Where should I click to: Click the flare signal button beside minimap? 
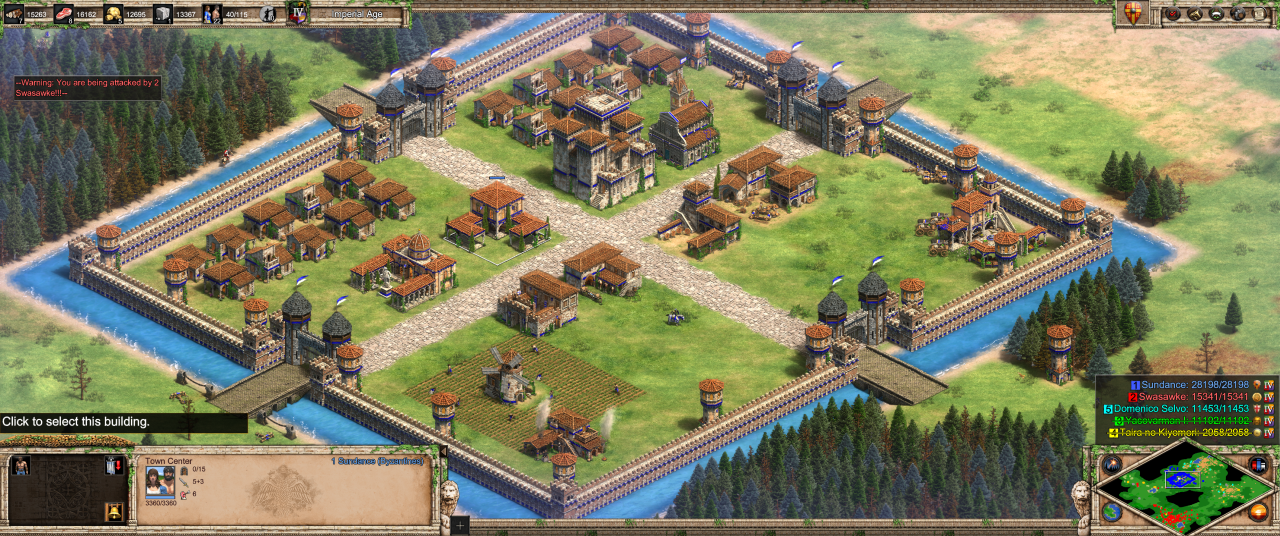pyautogui.click(x=1113, y=465)
